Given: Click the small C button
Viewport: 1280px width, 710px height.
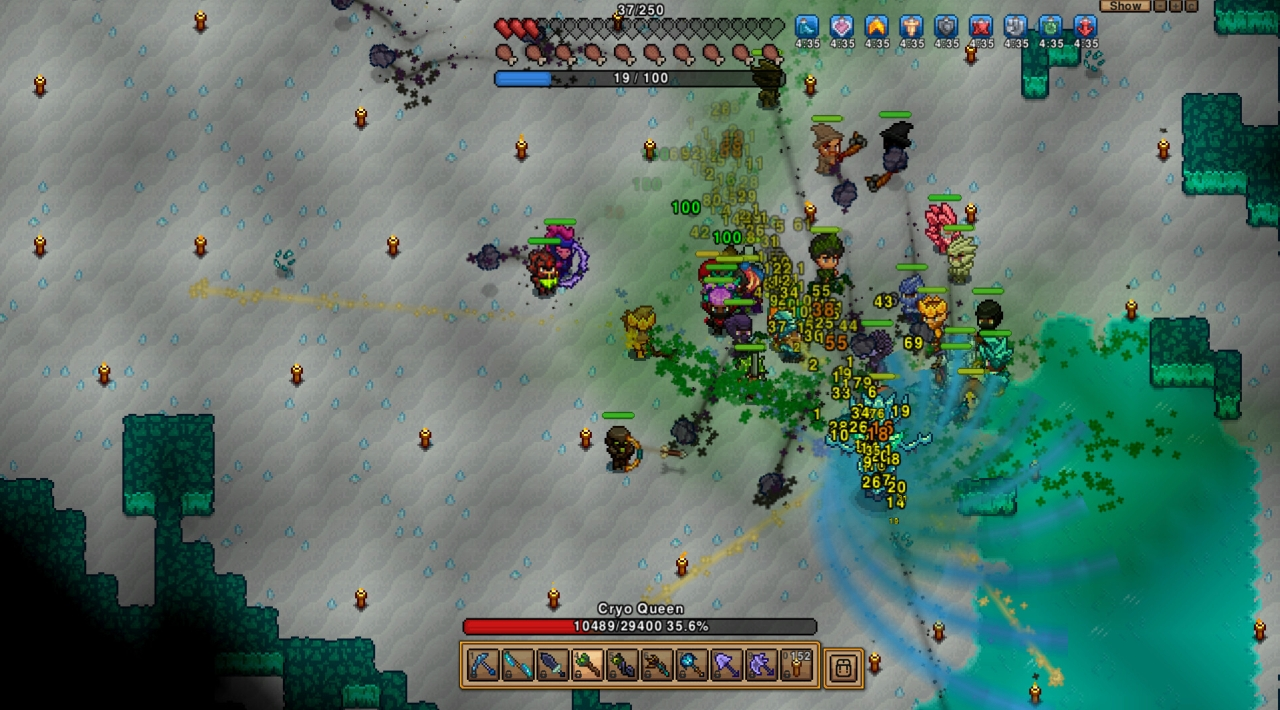Looking at the screenshot, I should coord(1189,6).
